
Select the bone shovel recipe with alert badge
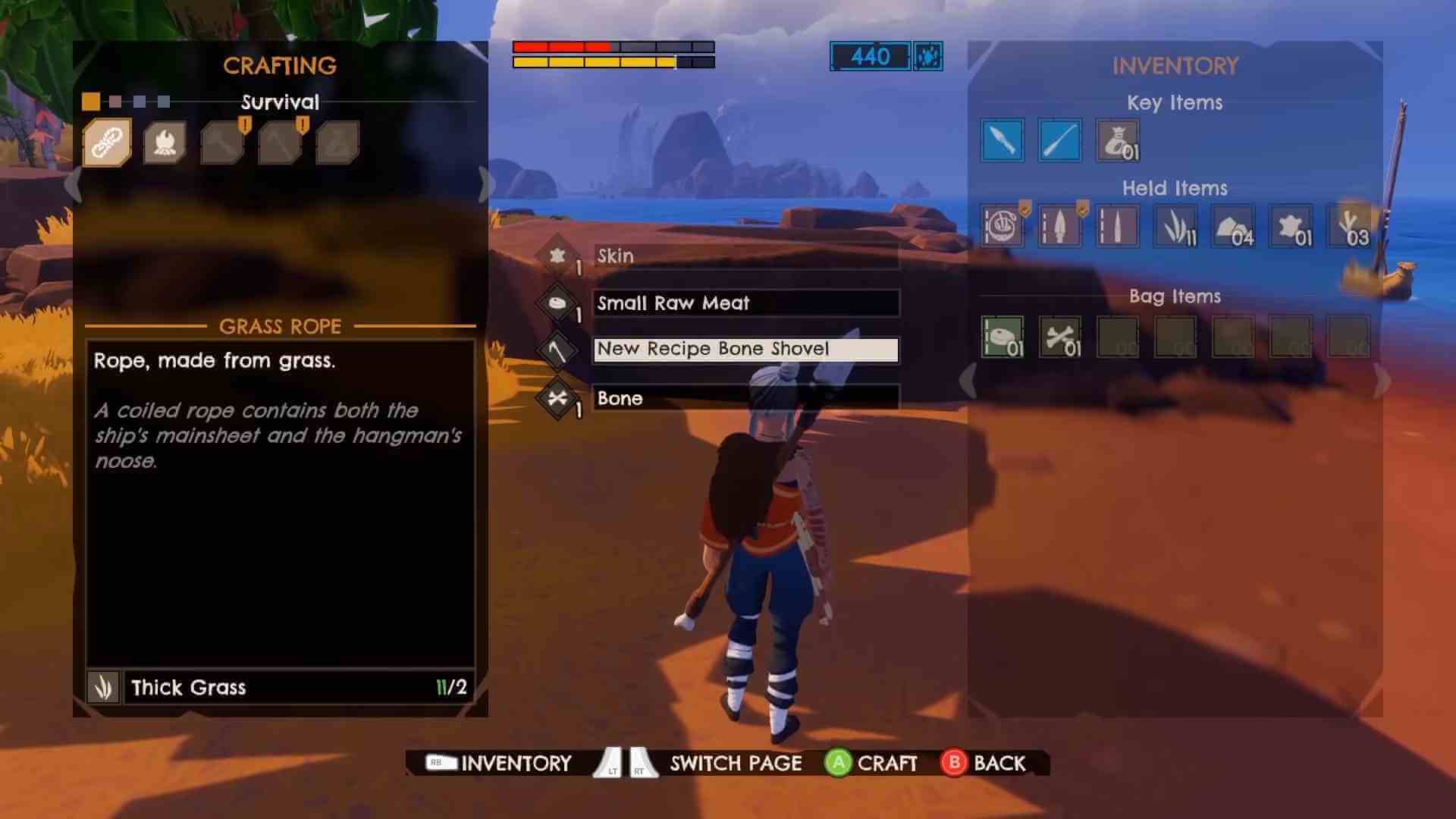point(279,141)
